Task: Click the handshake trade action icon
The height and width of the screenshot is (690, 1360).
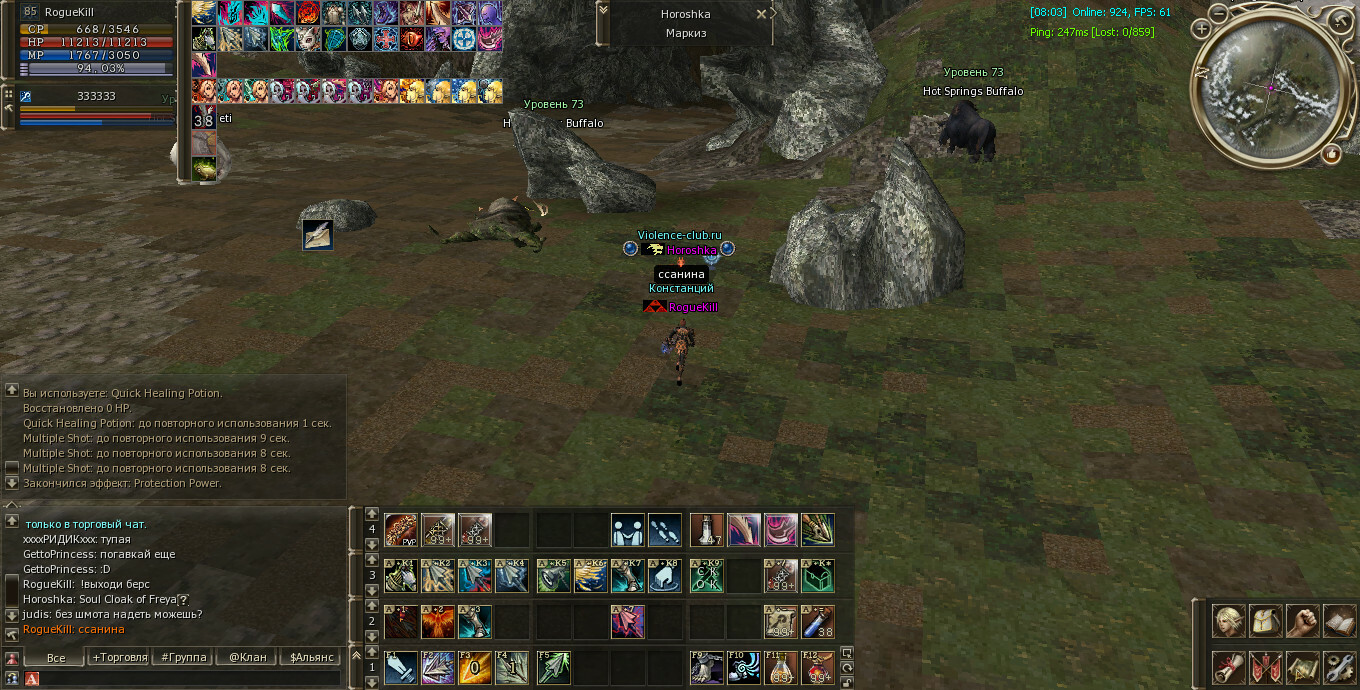Action: click(x=628, y=530)
